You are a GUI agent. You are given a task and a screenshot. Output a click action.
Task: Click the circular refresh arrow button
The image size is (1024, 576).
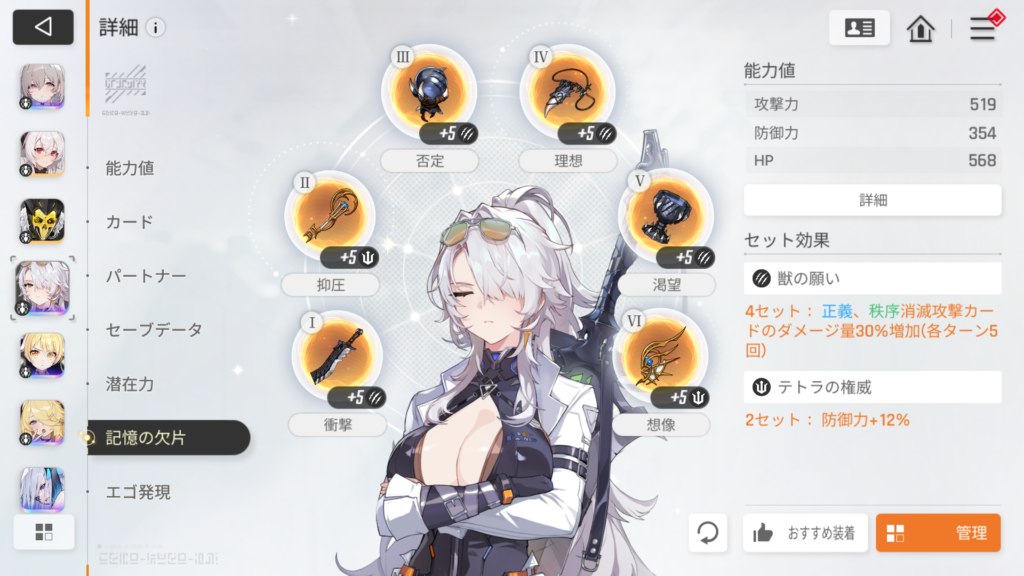(708, 533)
